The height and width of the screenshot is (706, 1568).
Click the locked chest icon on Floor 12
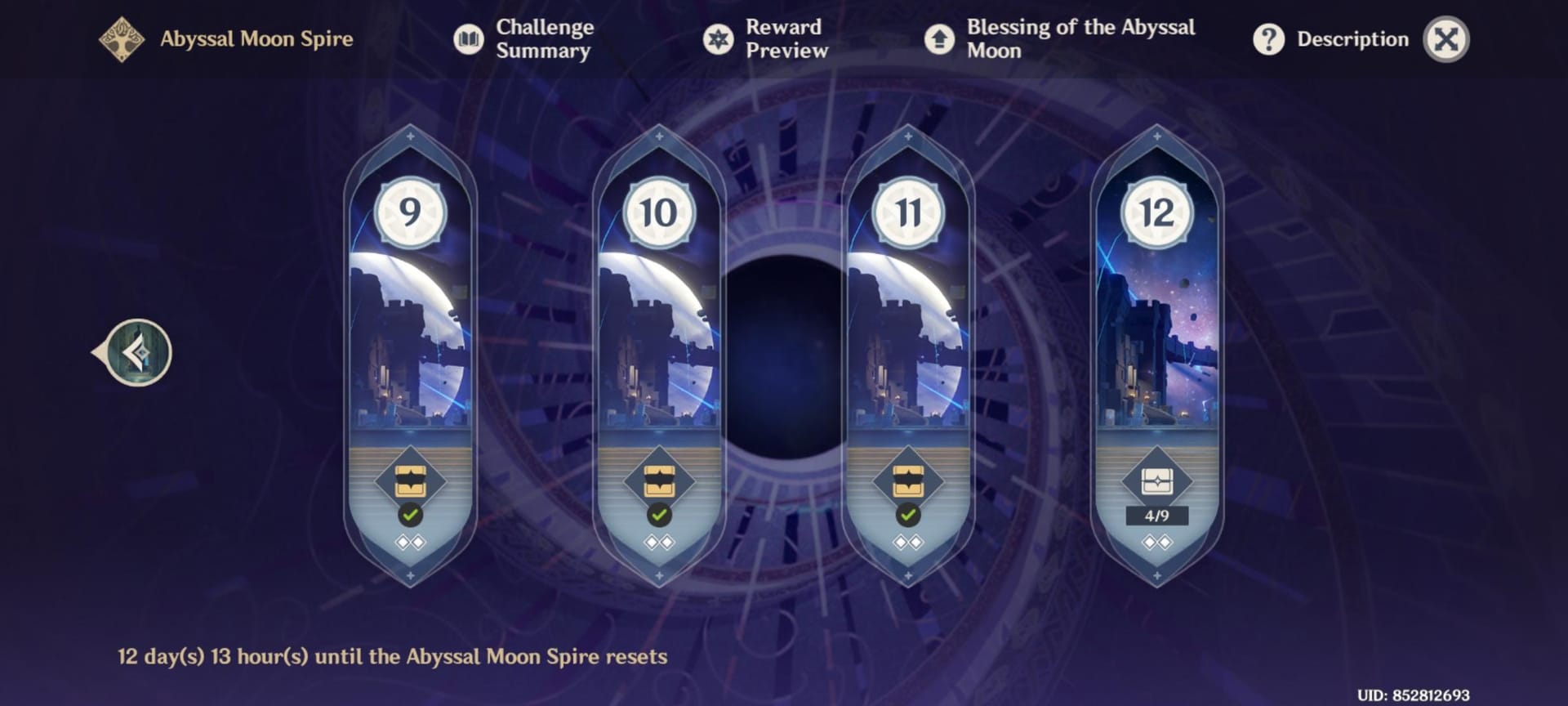[x=1157, y=482]
